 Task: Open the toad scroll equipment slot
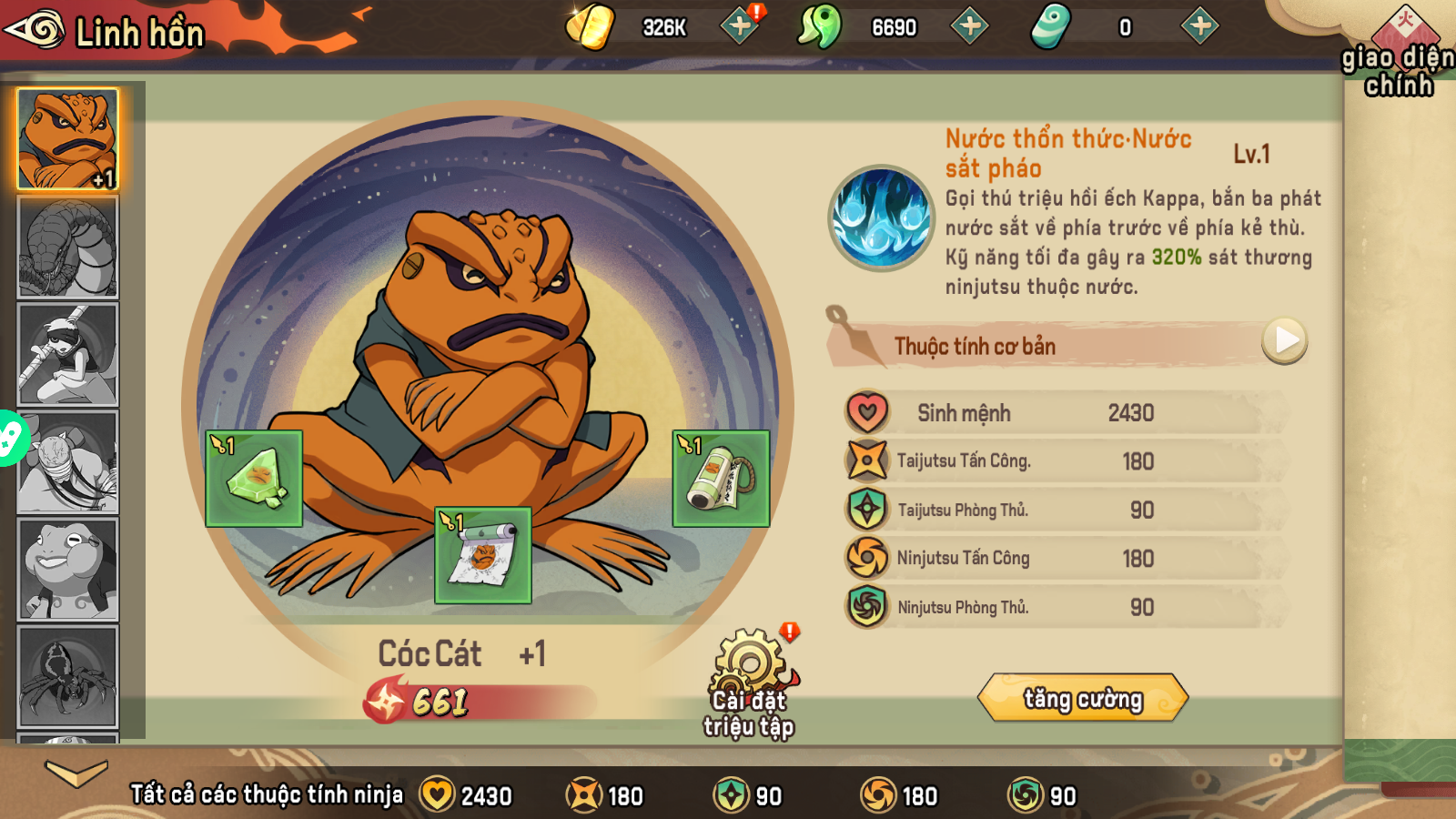coord(483,555)
